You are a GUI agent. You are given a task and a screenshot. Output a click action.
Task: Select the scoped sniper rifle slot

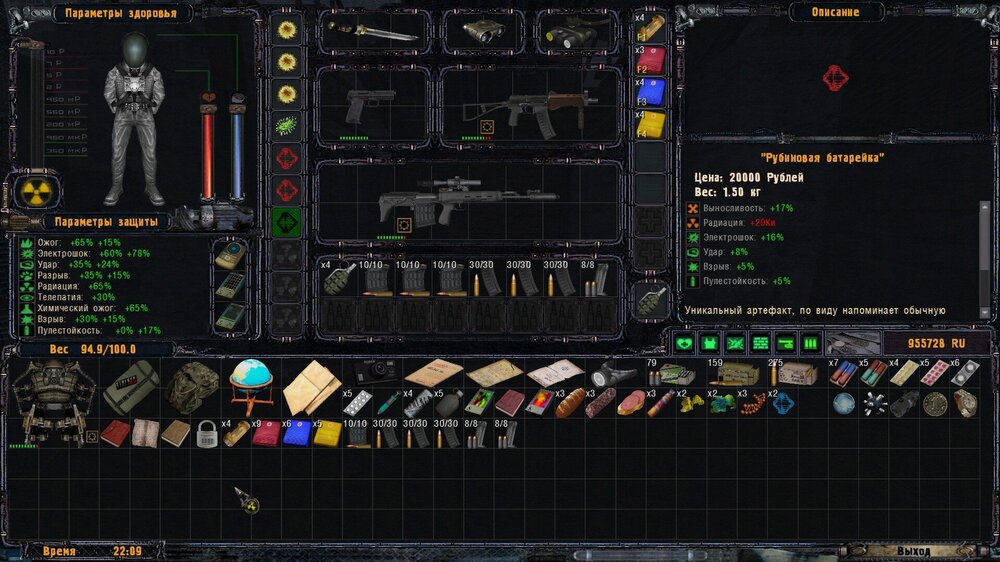440,203
